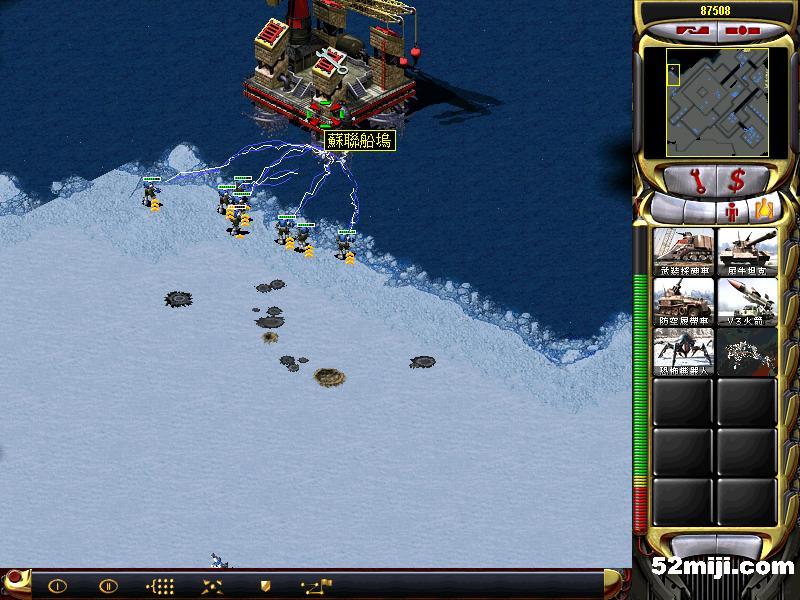Screen dimensions: 800x600
Task: Click the radar minimap
Action: 703,103
